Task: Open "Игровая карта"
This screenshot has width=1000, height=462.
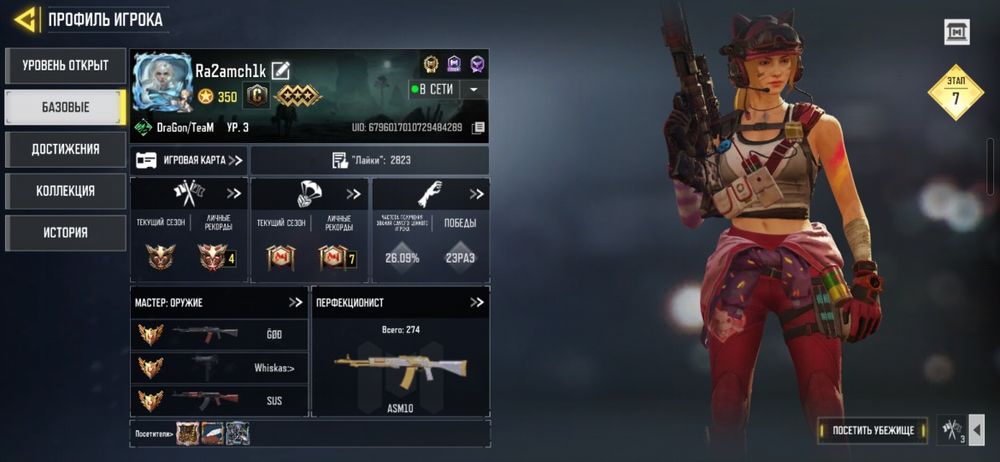Action: (189, 160)
